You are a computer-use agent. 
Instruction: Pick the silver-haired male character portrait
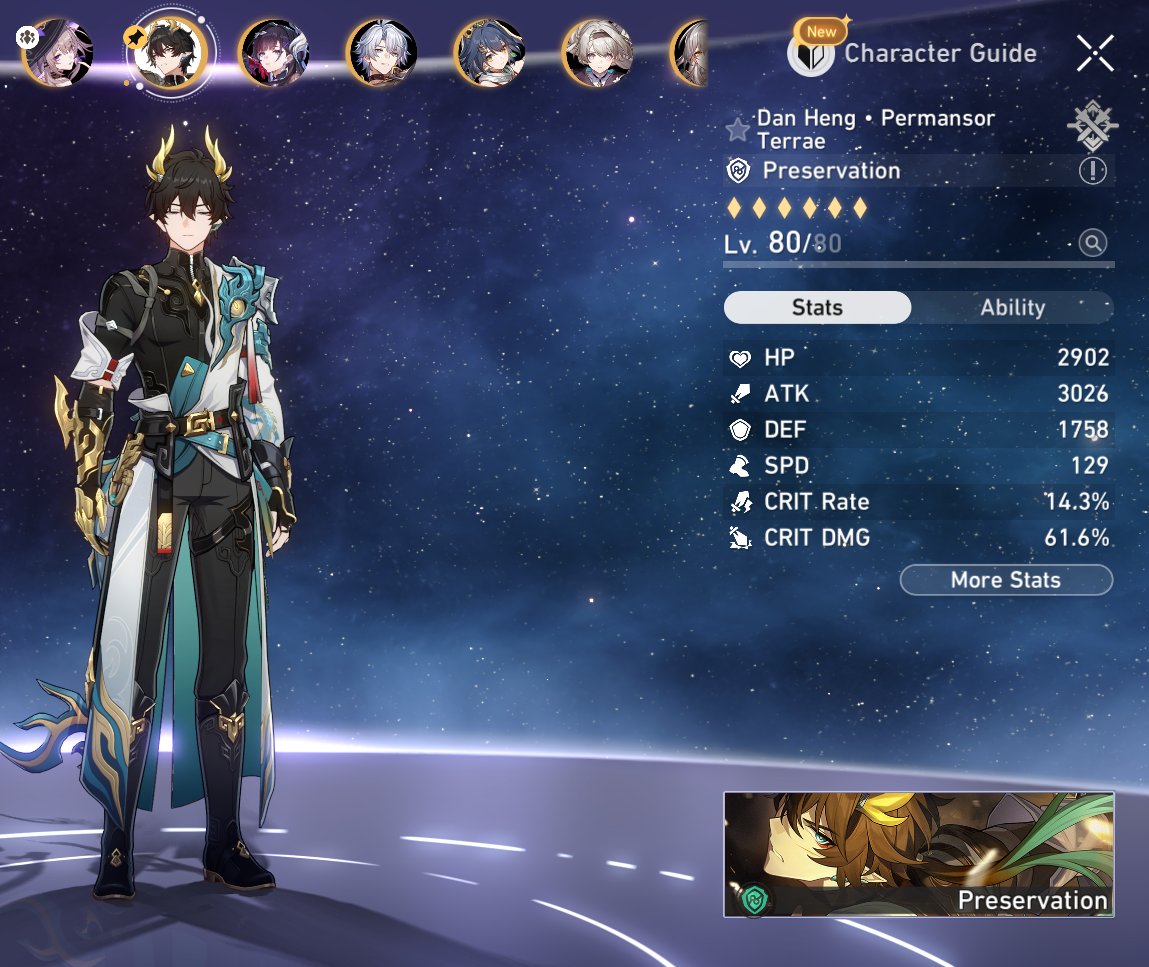tap(382, 52)
